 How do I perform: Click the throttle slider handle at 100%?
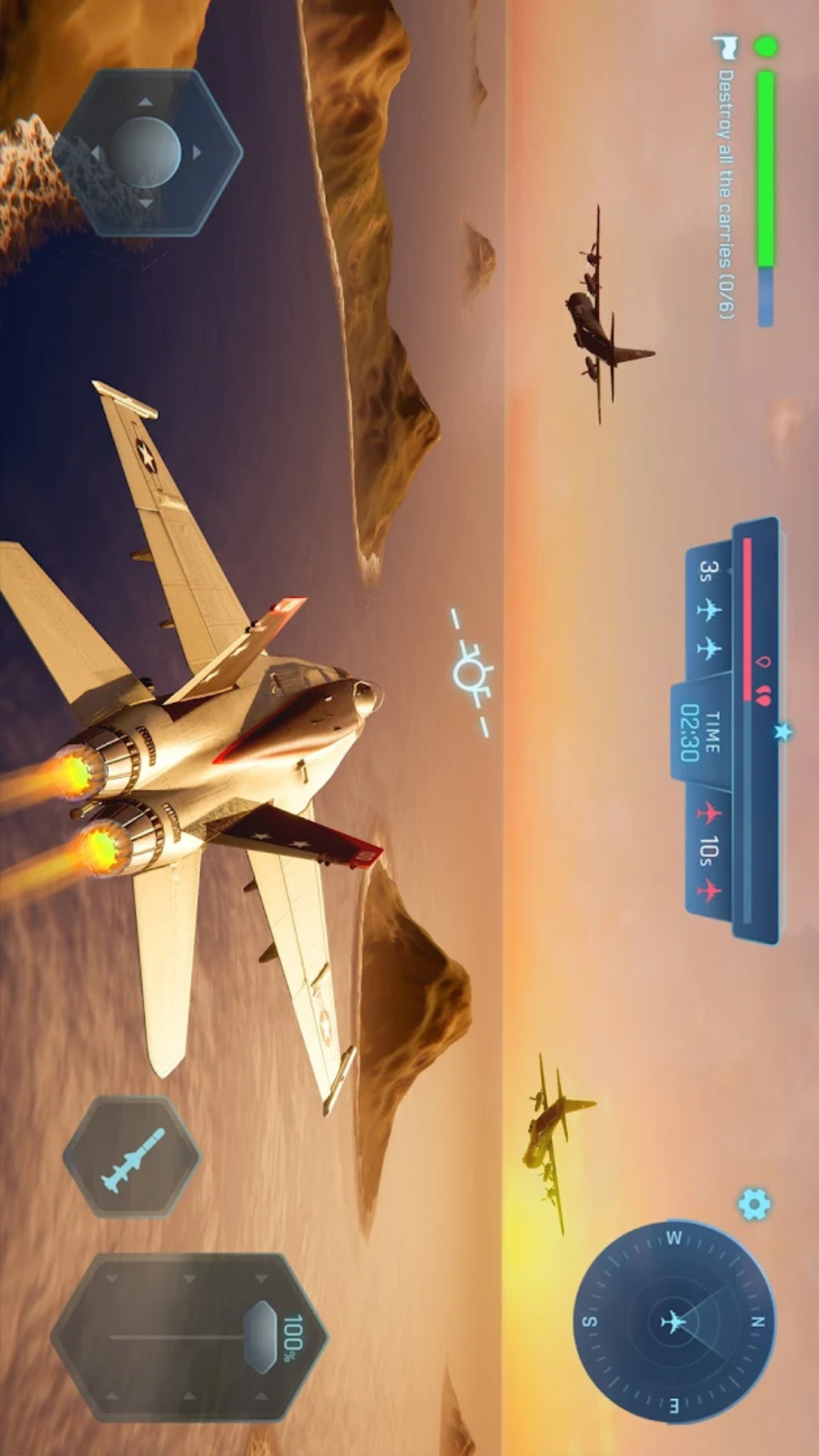click(x=262, y=1337)
